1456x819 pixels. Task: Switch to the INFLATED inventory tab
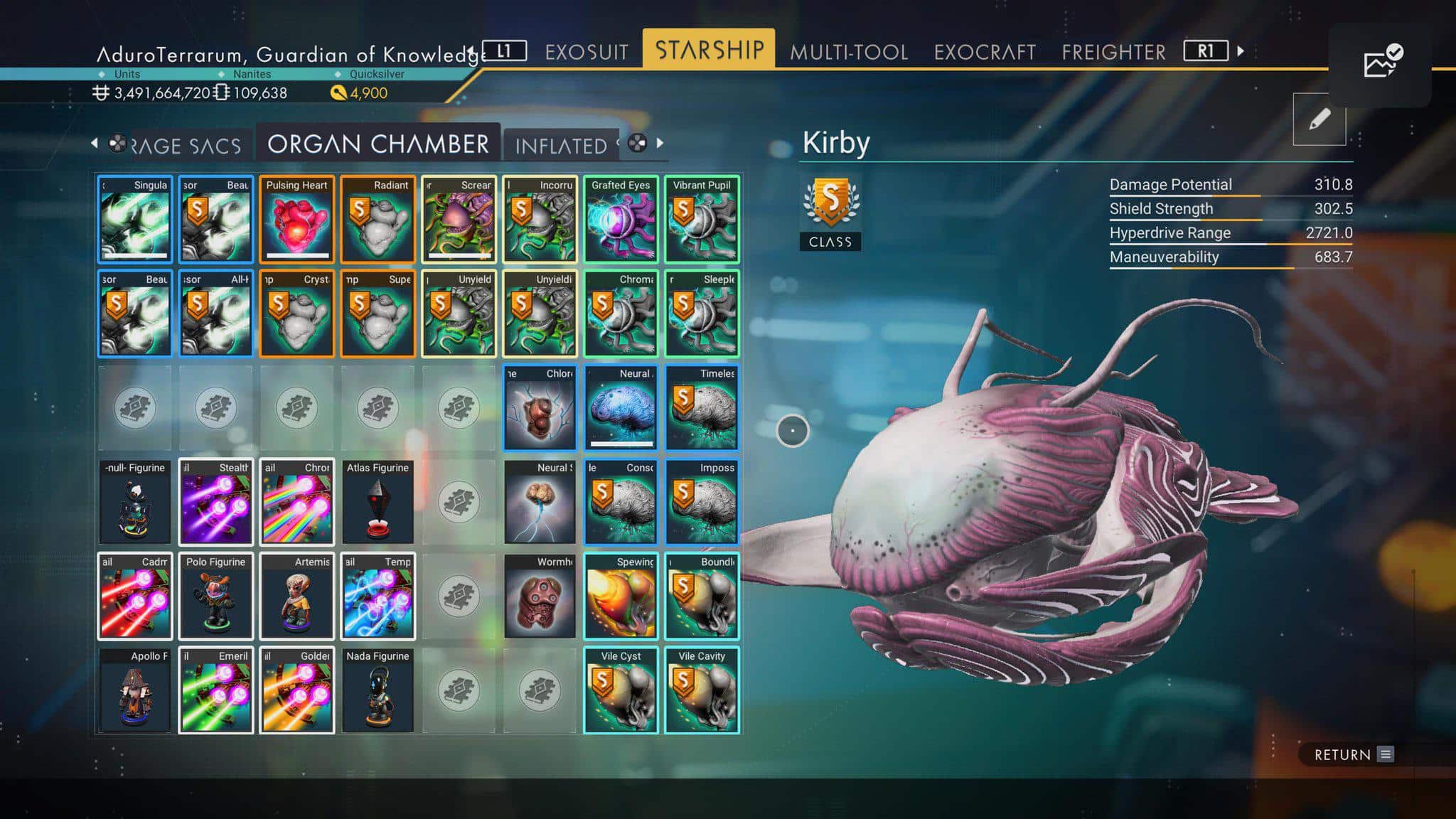tap(561, 145)
